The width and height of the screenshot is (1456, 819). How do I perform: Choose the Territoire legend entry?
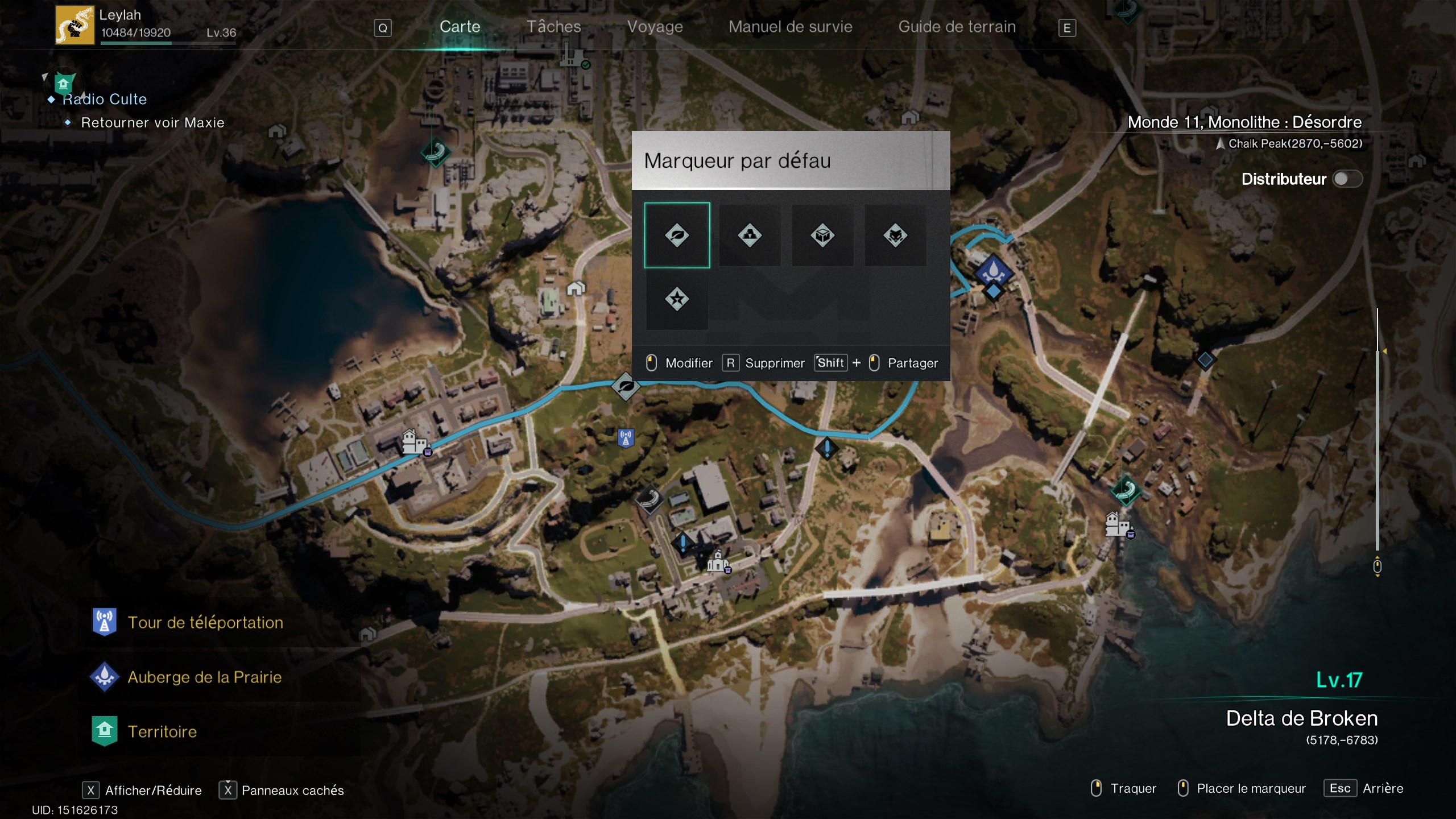(x=162, y=731)
